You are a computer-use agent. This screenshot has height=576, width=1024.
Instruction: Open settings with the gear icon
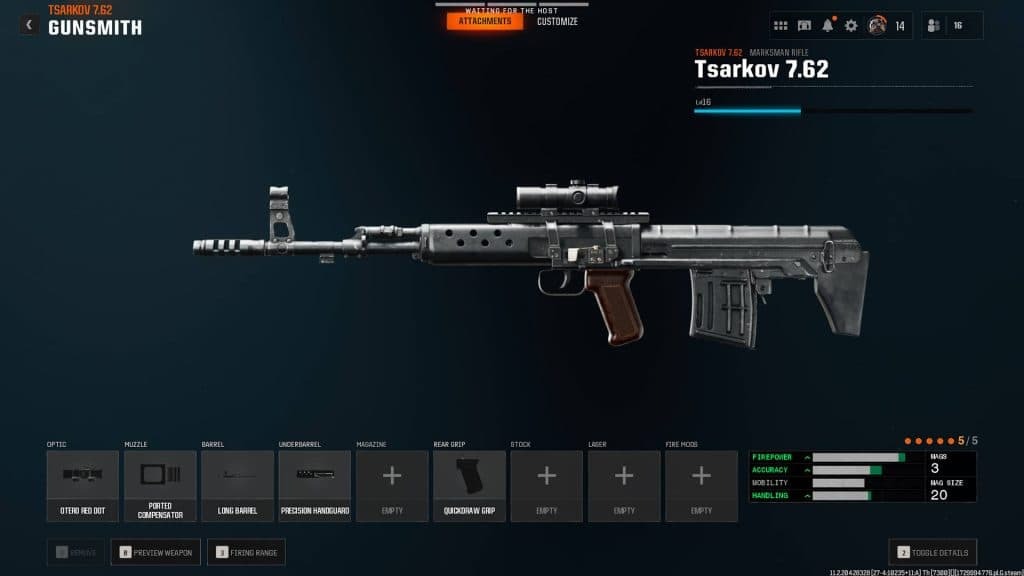pyautogui.click(x=851, y=26)
